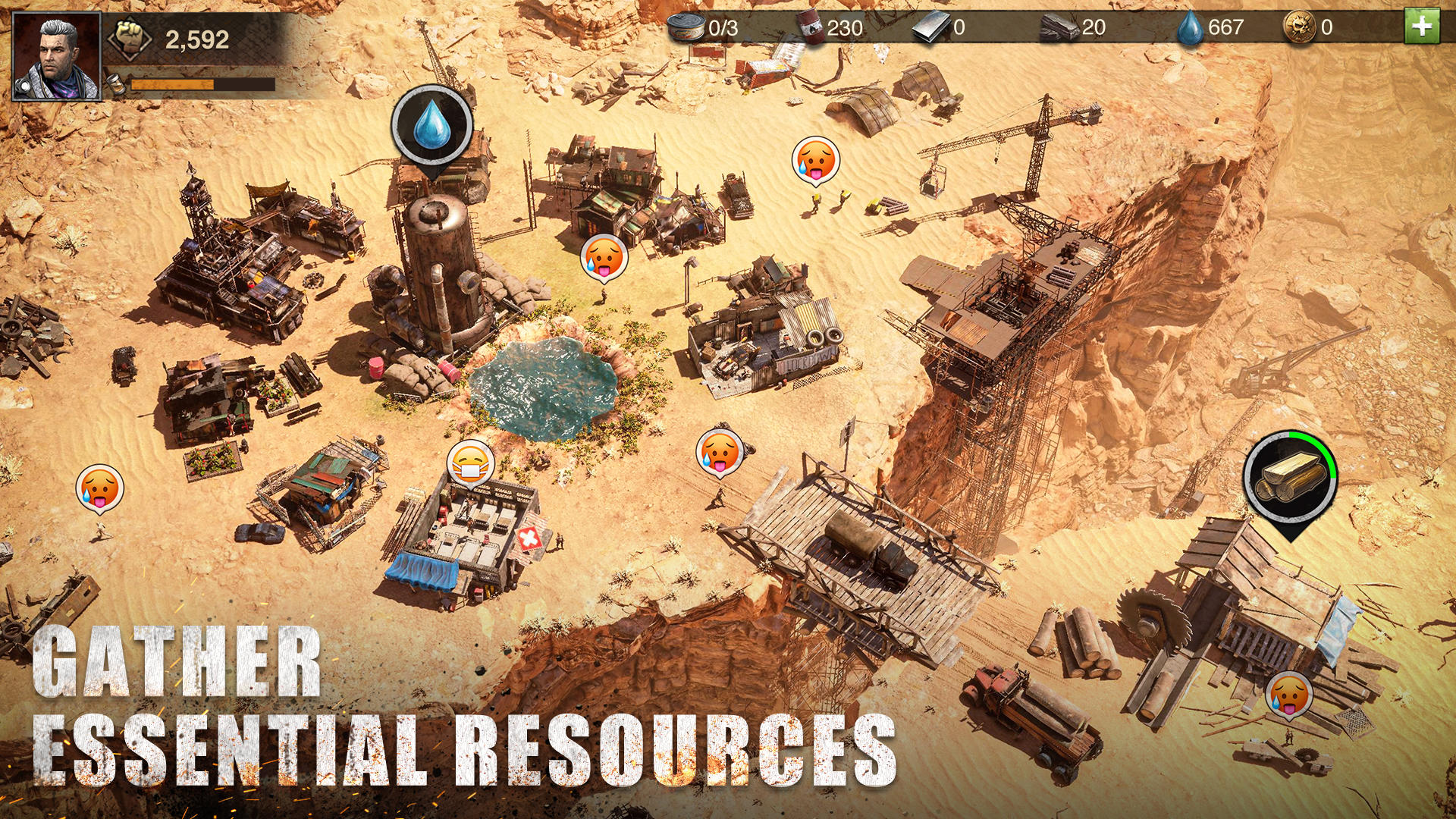Tap the water drop marker above the tower

[x=432, y=125]
